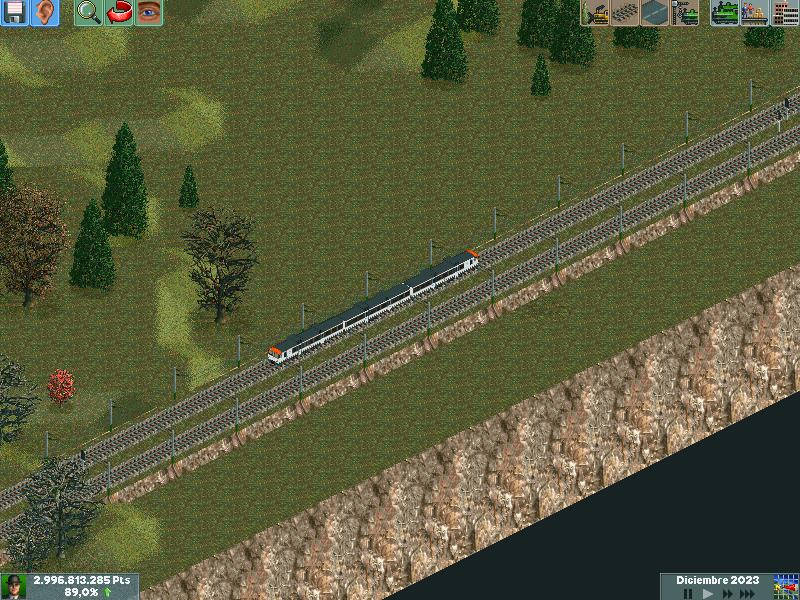Set game speed to double fast-forward
The width and height of the screenshot is (800, 600).
(726, 593)
